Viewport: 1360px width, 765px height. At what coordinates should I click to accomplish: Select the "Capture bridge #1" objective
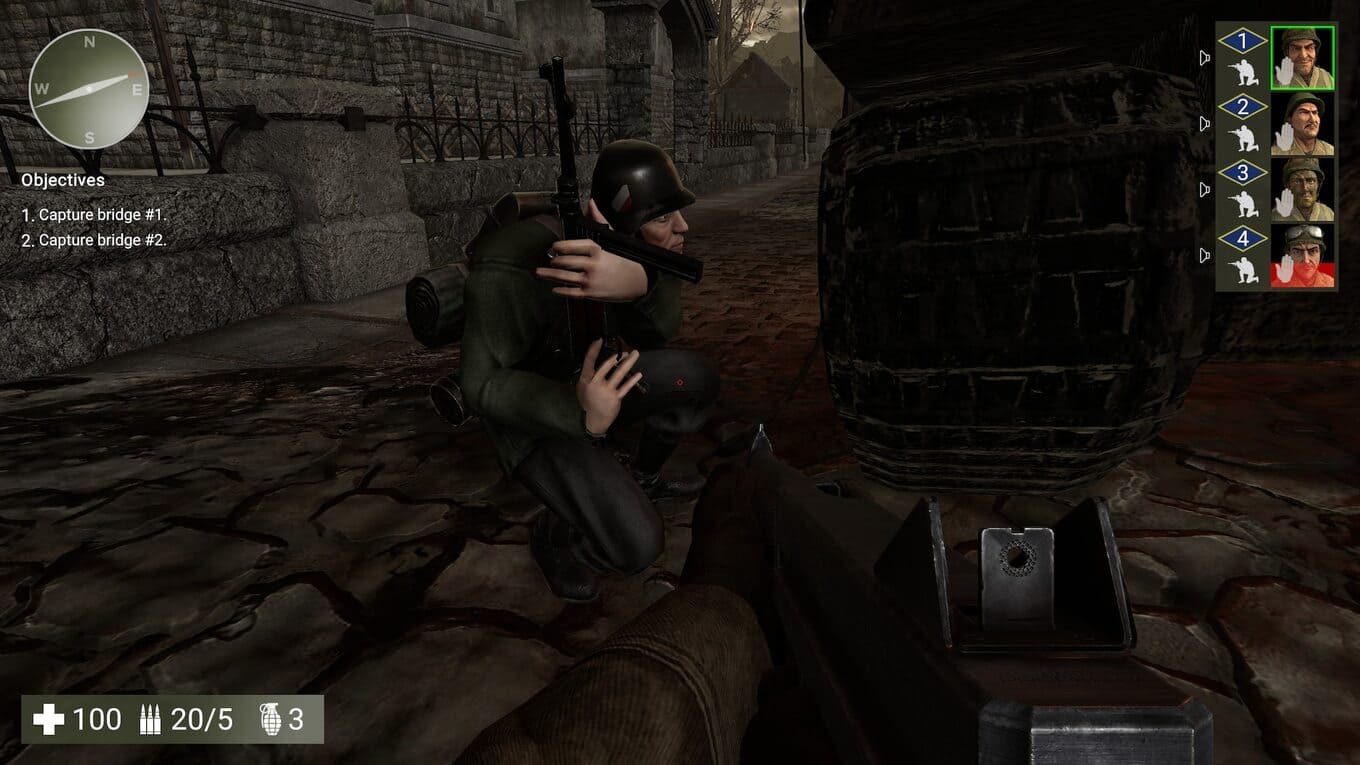pos(94,215)
